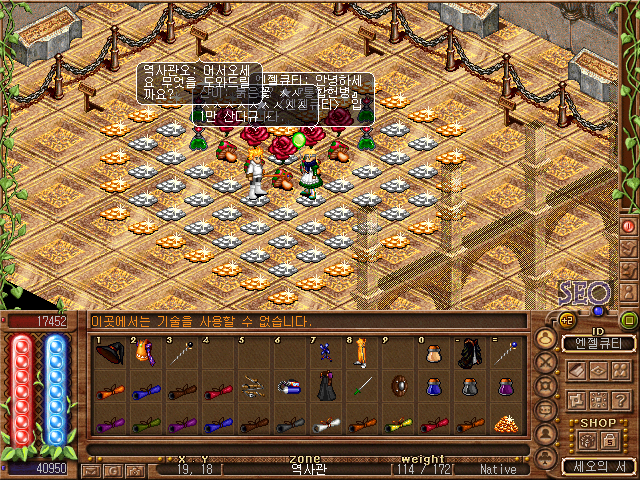
Task: Click the green square button above the ID panel
Action: point(629,321)
